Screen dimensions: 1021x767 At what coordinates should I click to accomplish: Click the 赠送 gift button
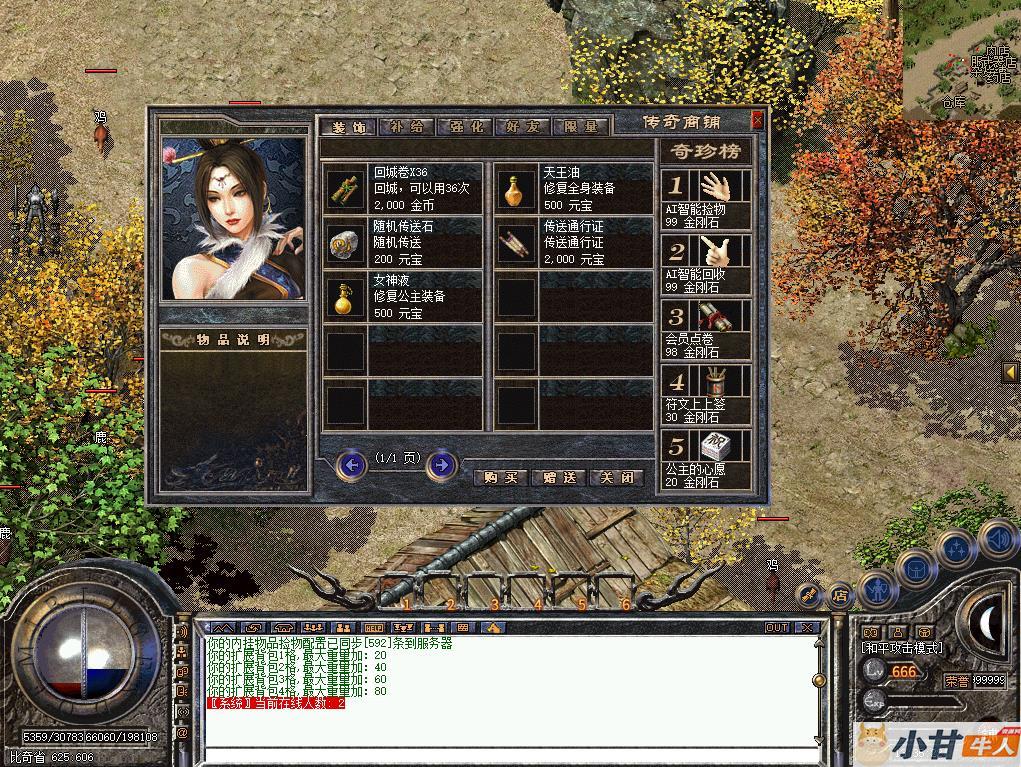point(558,478)
